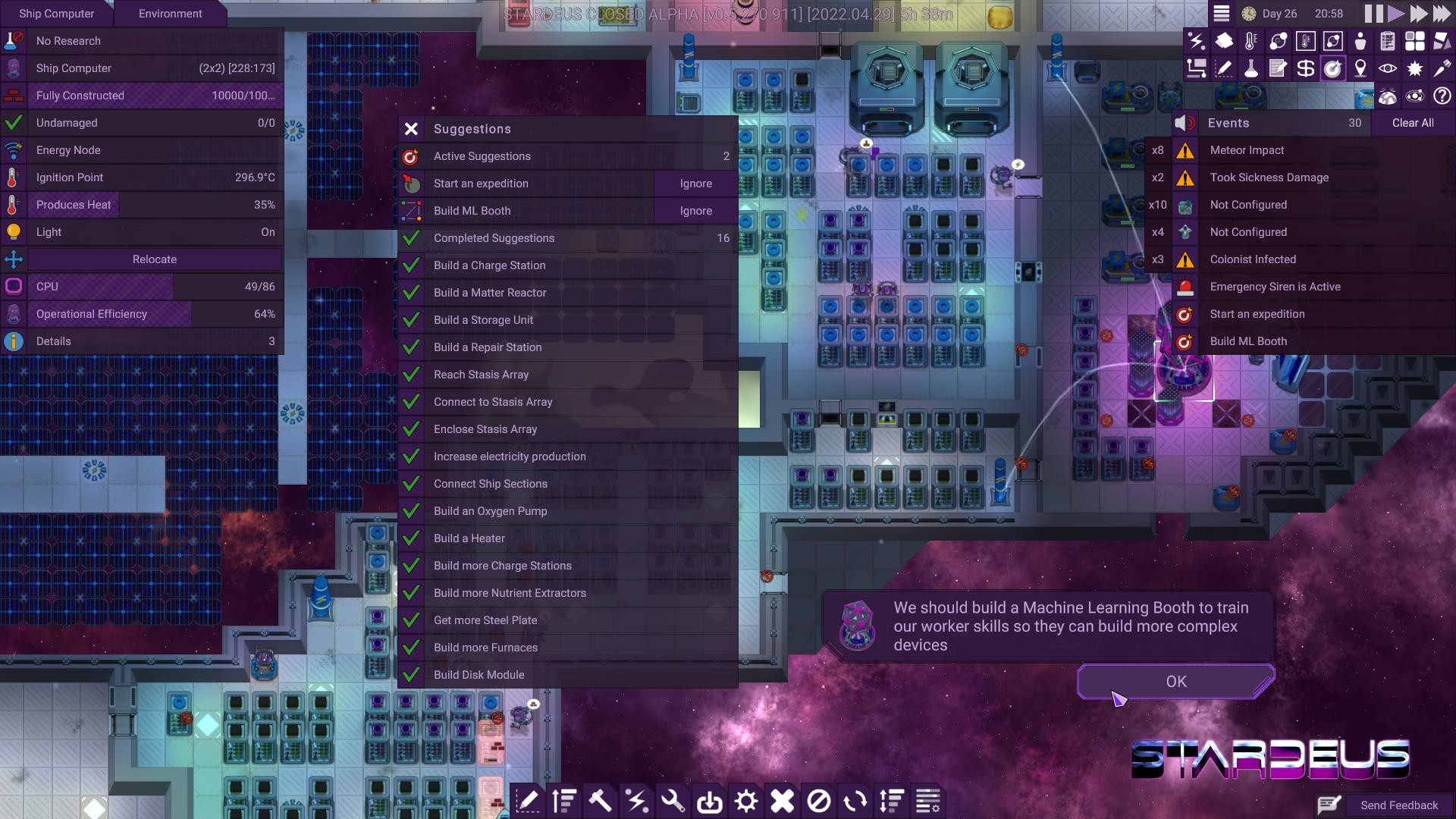Select the wrench repair tool
Screen dimensions: 1456x819
pyautogui.click(x=673, y=801)
